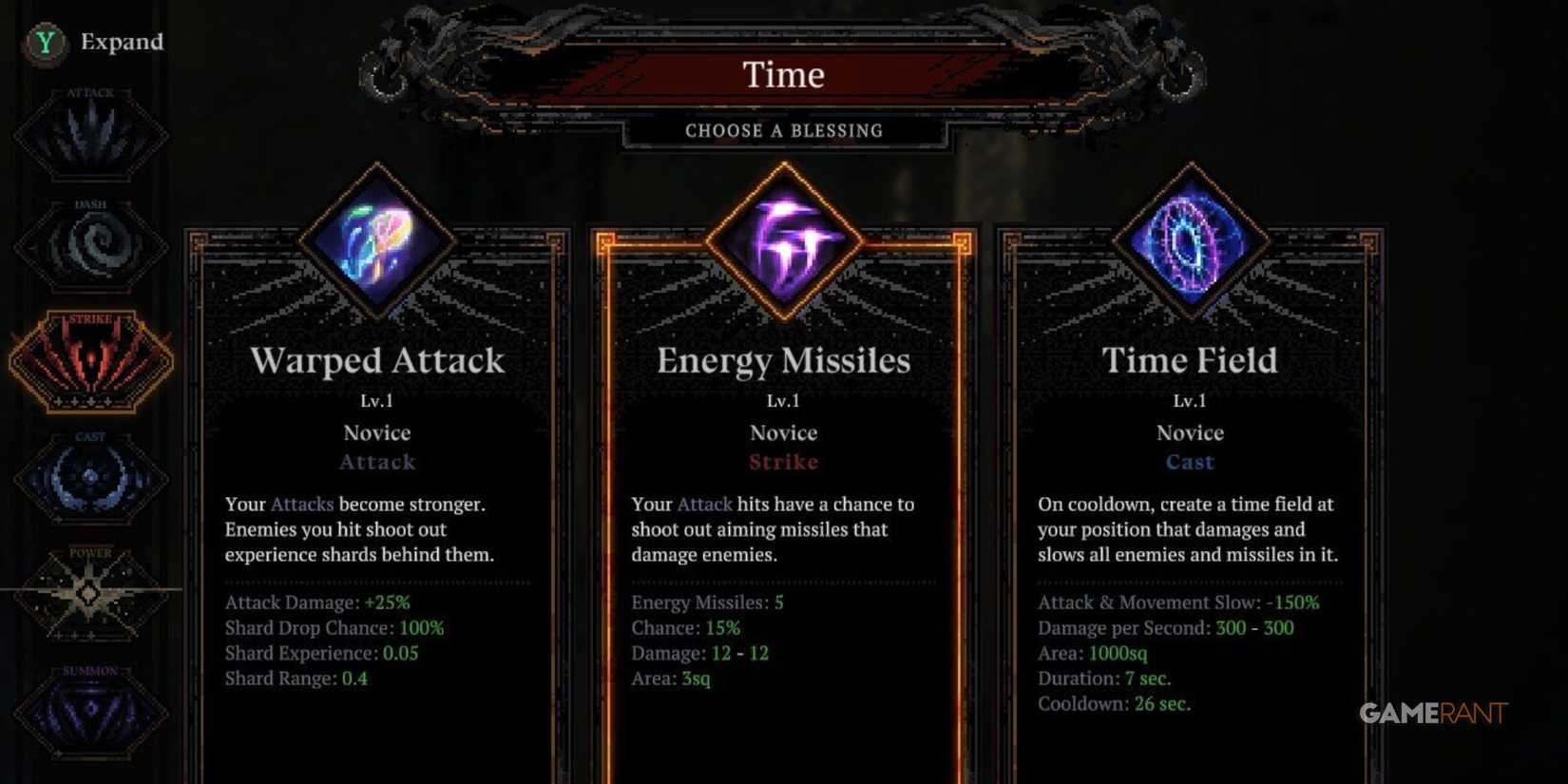Open the Time blessing header banner
Image resolution: width=1568 pixels, height=784 pixels.
pos(784,74)
